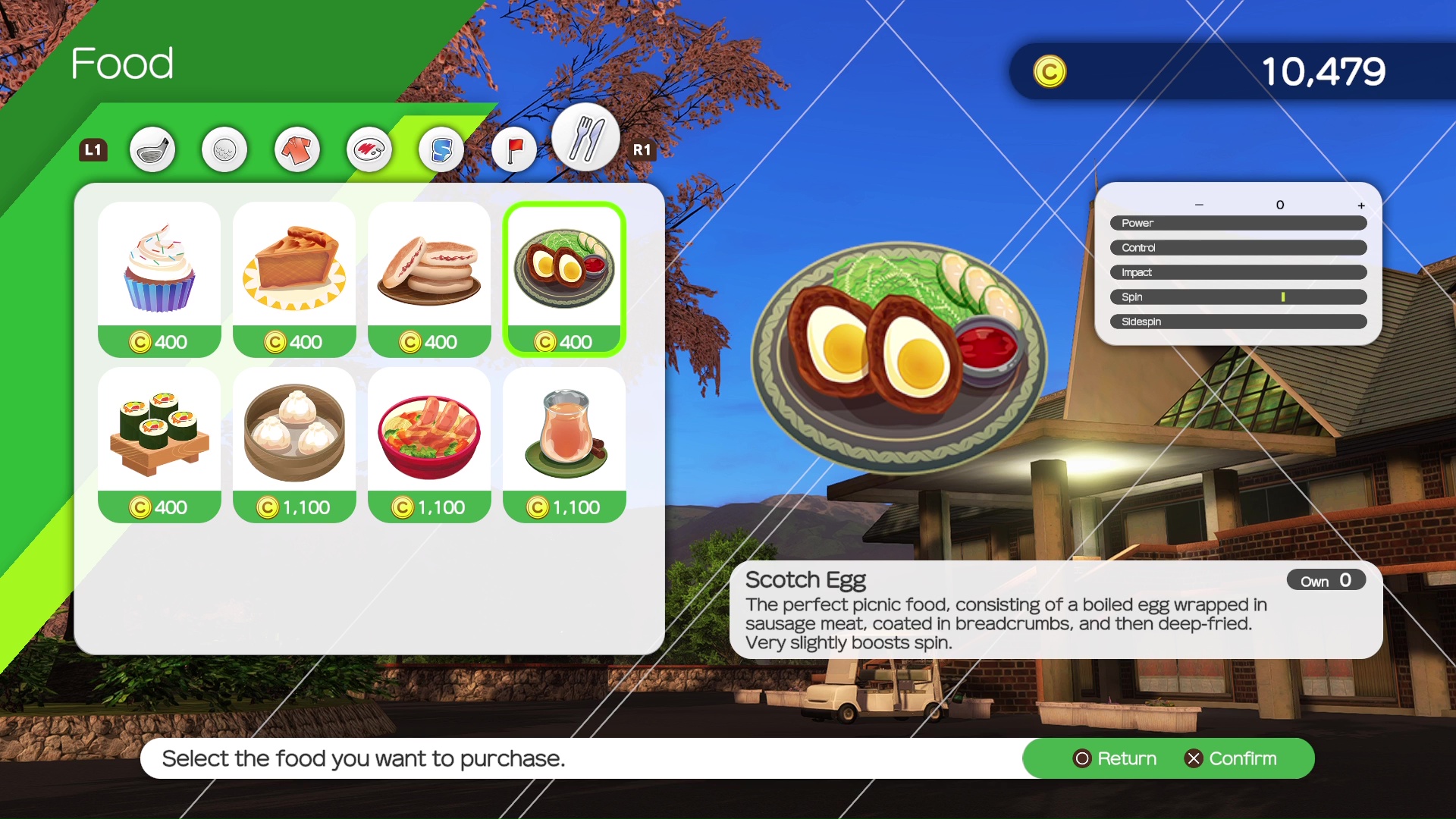Pick the red bowl noodle dish
Image resolution: width=1456 pixels, height=819 pixels.
(429, 444)
